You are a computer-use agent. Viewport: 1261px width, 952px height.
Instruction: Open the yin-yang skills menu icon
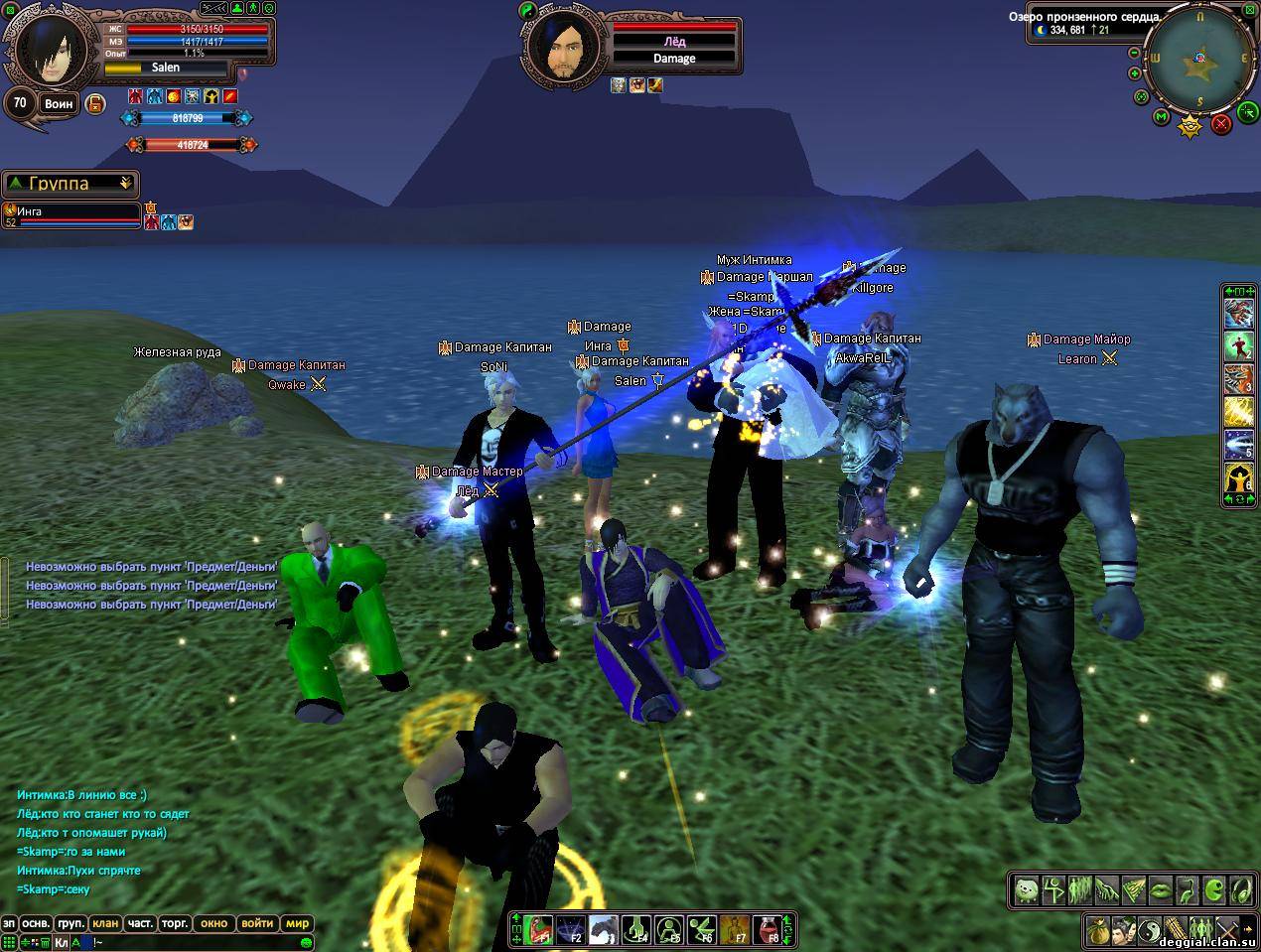tap(1149, 931)
